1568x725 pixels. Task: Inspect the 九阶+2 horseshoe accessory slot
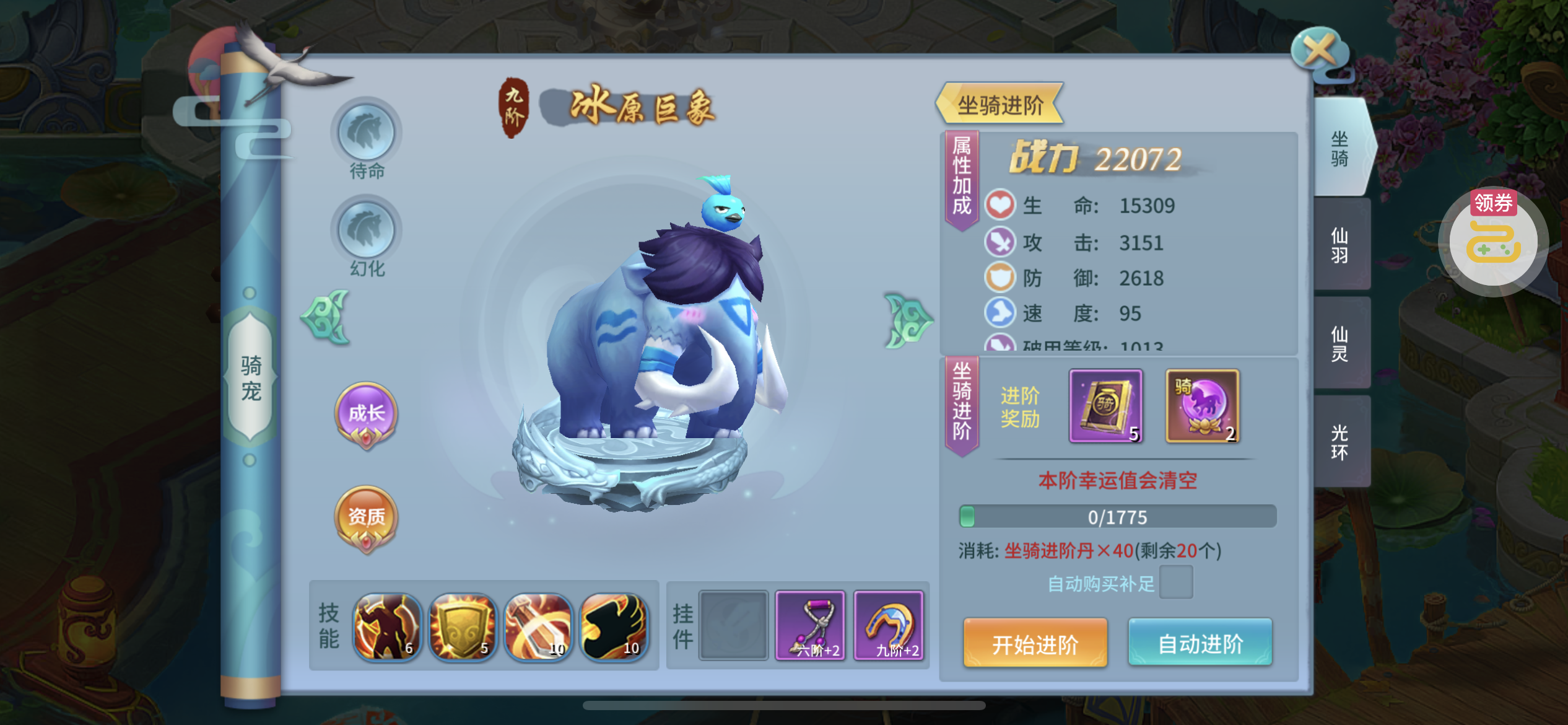[x=889, y=625]
